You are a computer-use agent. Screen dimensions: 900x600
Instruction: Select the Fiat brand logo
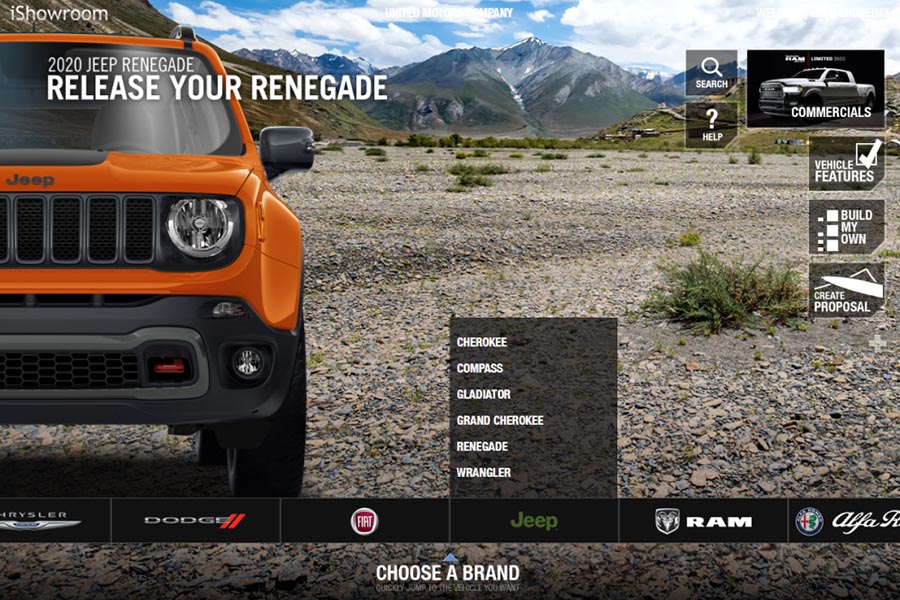(364, 520)
